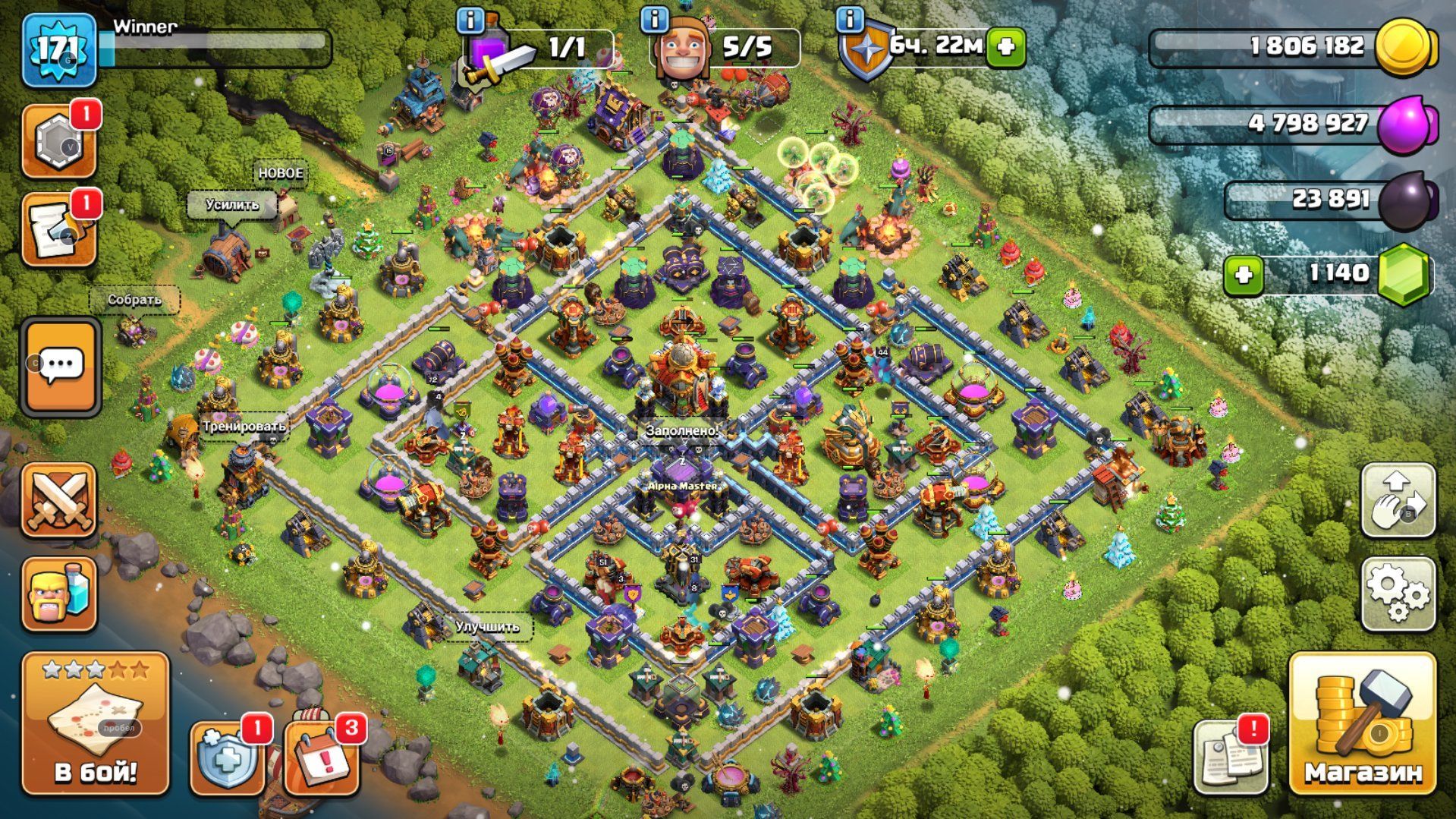Open the army training barbarian button
The height and width of the screenshot is (819, 1456).
pyautogui.click(x=59, y=594)
